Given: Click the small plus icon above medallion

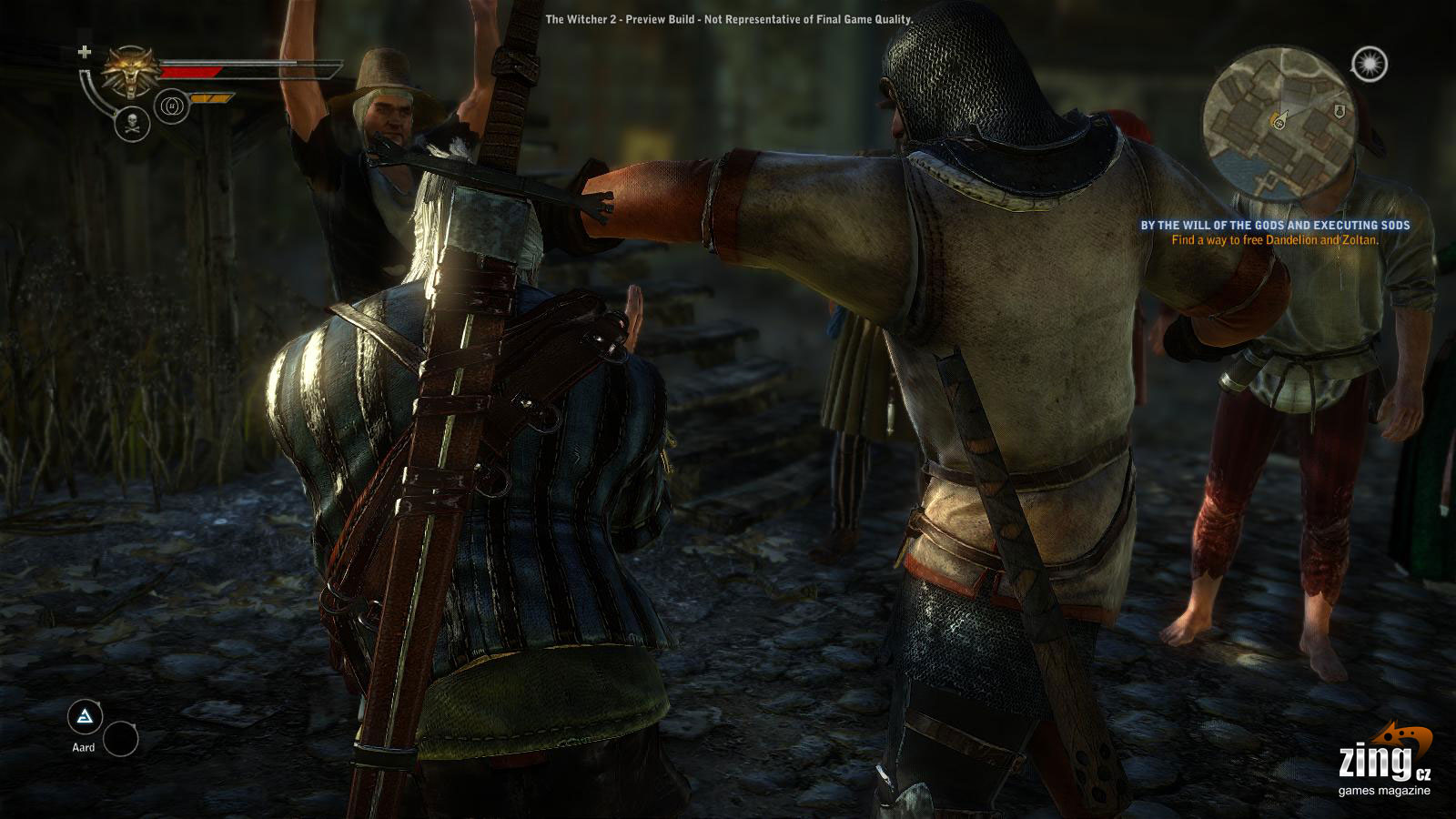Looking at the screenshot, I should point(86,51).
